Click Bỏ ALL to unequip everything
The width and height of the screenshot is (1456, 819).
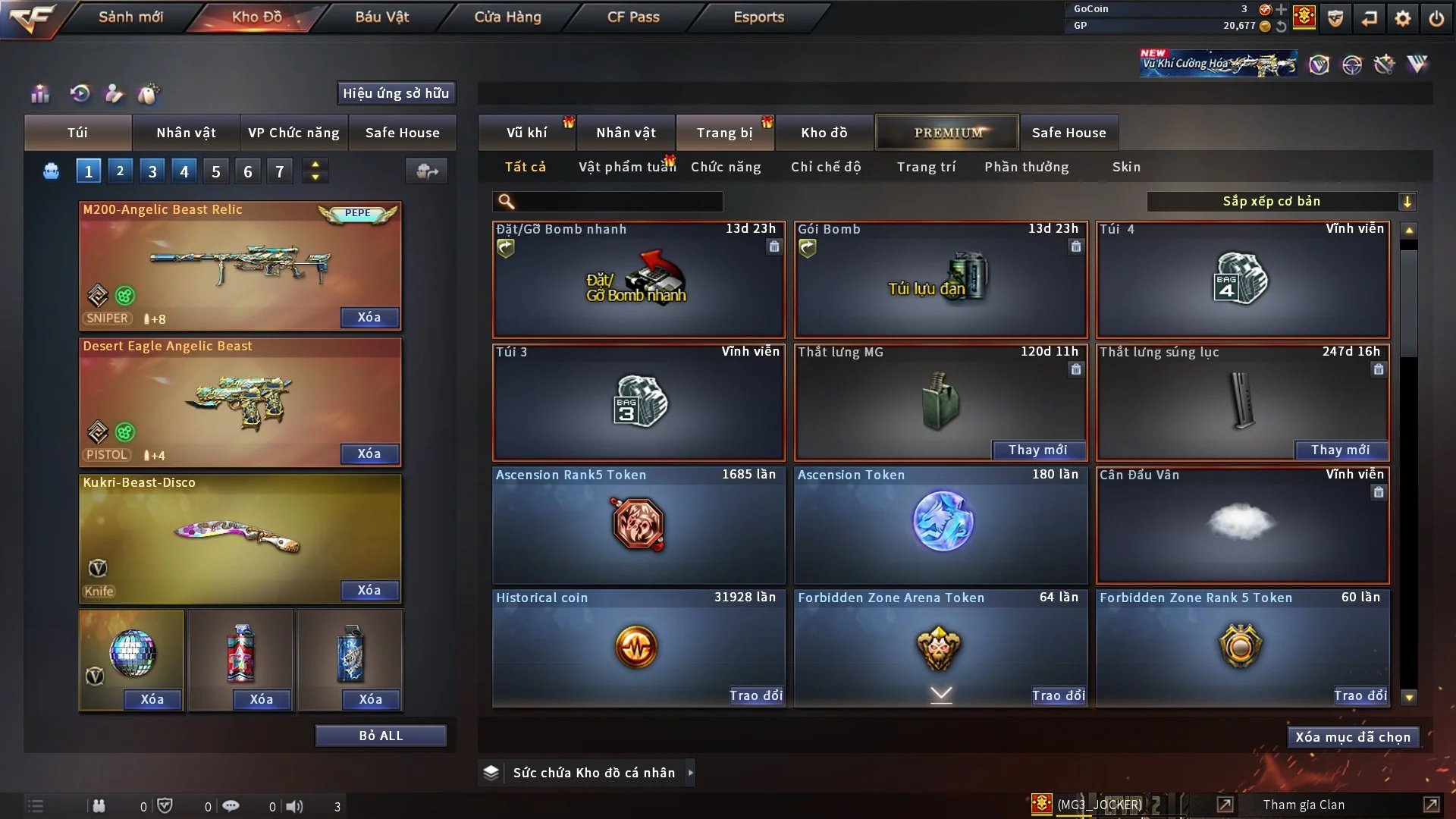click(x=381, y=736)
